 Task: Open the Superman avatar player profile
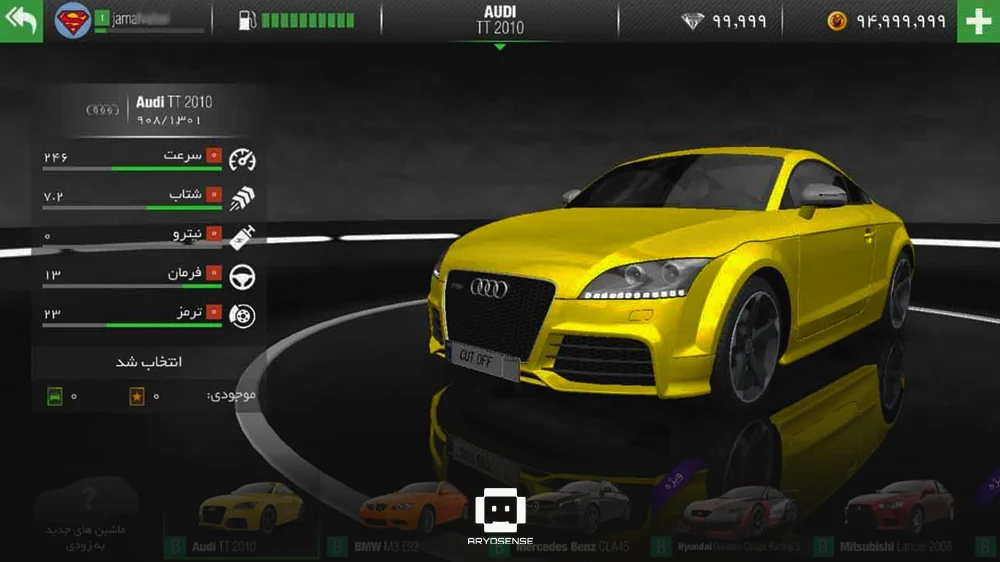(x=72, y=21)
